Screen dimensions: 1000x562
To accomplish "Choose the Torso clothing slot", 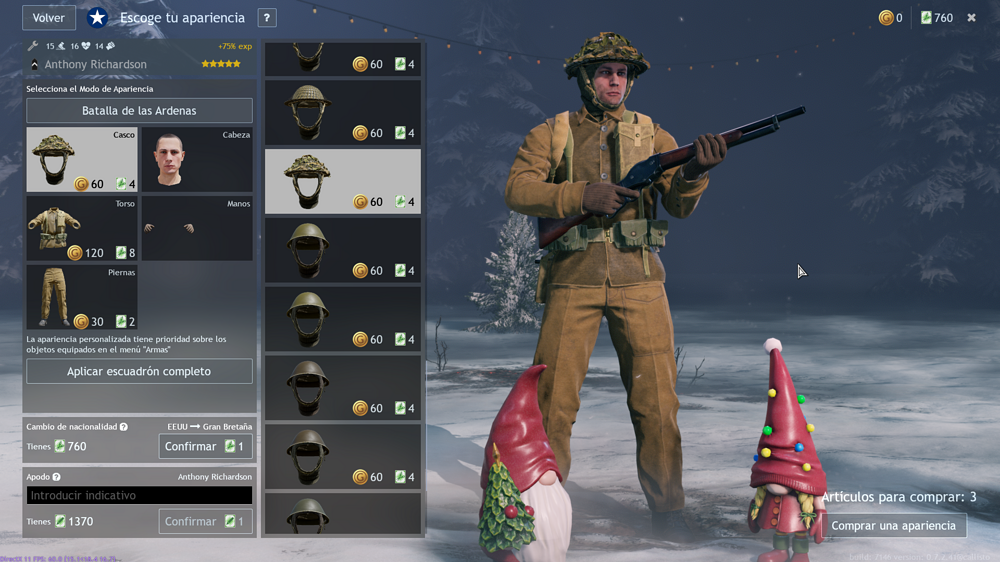I will (x=82, y=229).
